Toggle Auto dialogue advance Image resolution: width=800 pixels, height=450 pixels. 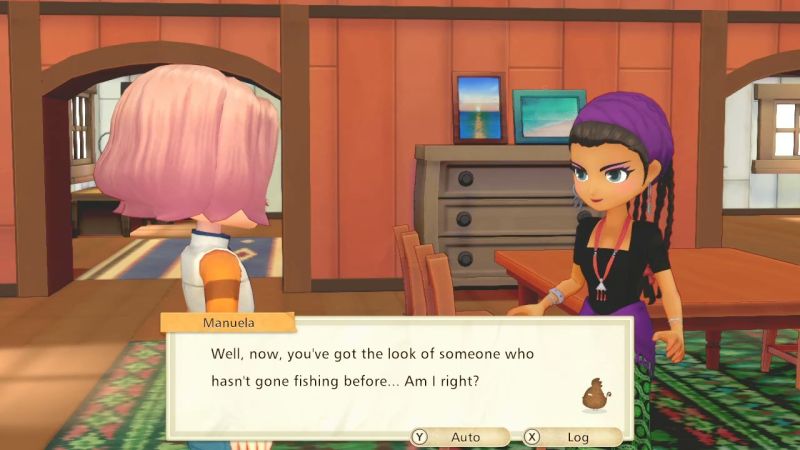click(x=457, y=437)
